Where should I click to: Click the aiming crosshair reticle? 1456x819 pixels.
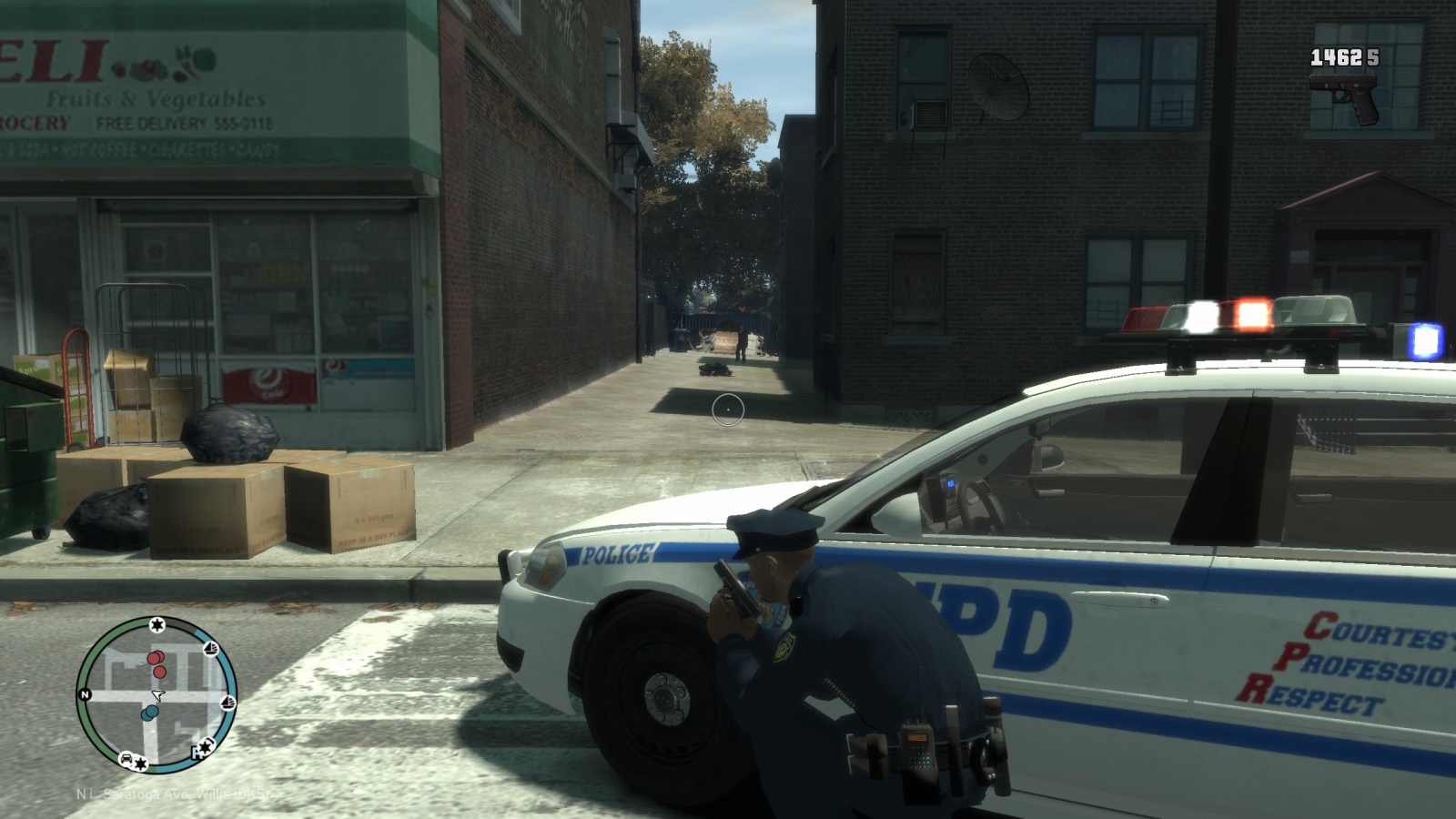(x=728, y=409)
